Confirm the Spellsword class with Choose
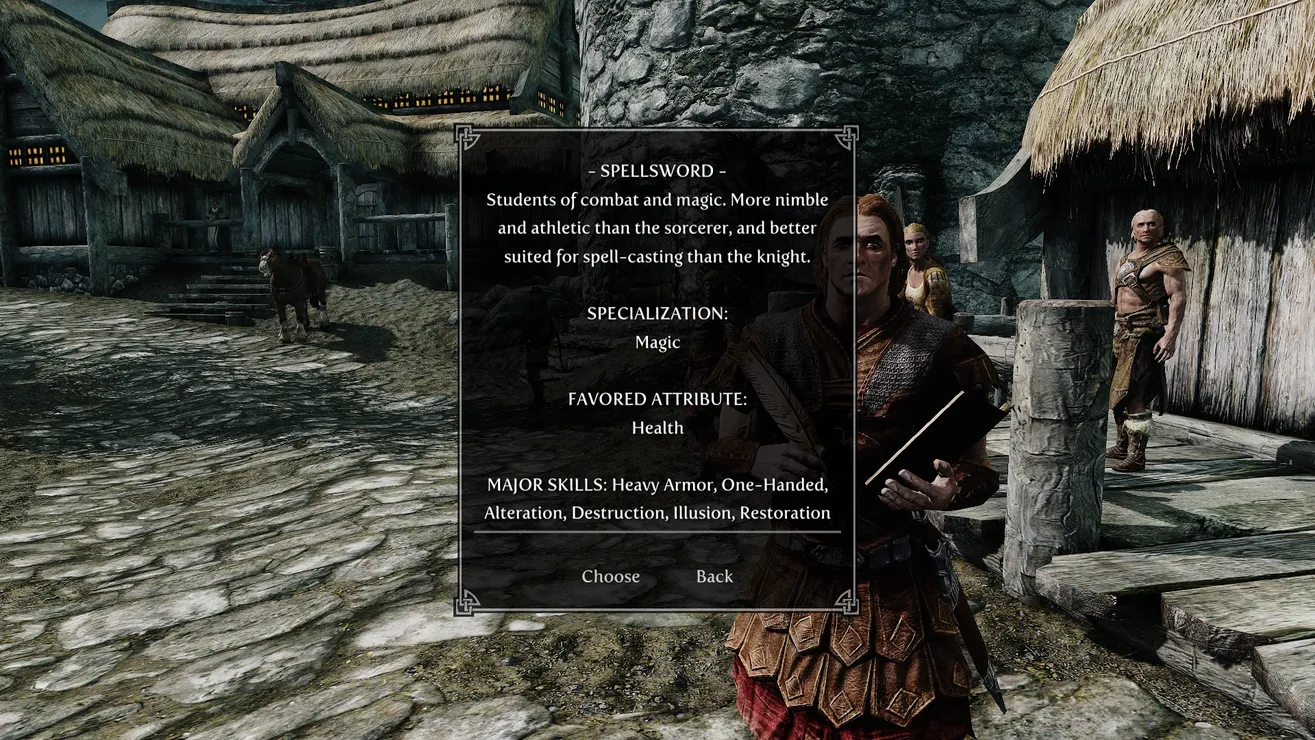The image size is (1315, 740). (610, 576)
